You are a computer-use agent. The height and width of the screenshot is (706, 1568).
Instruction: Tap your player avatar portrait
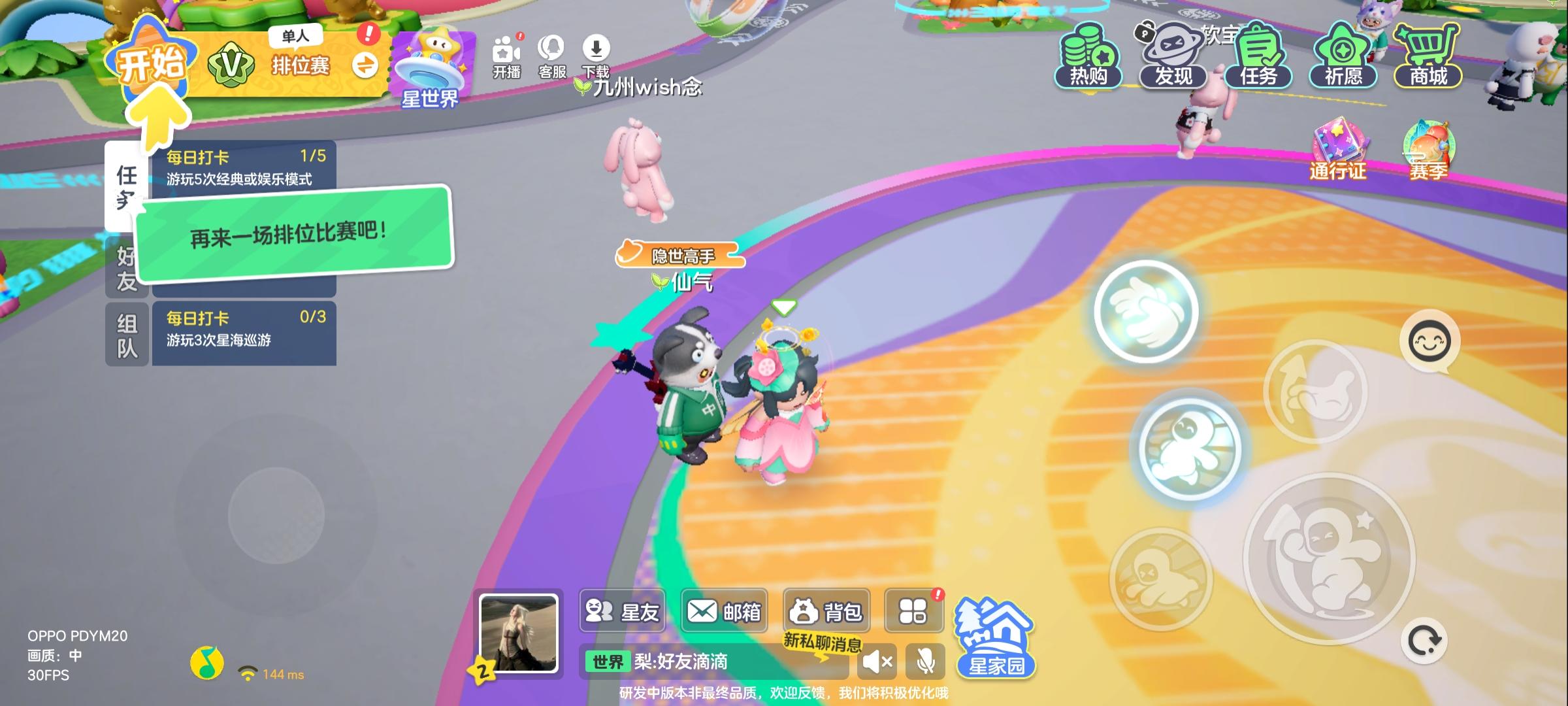pos(519,633)
